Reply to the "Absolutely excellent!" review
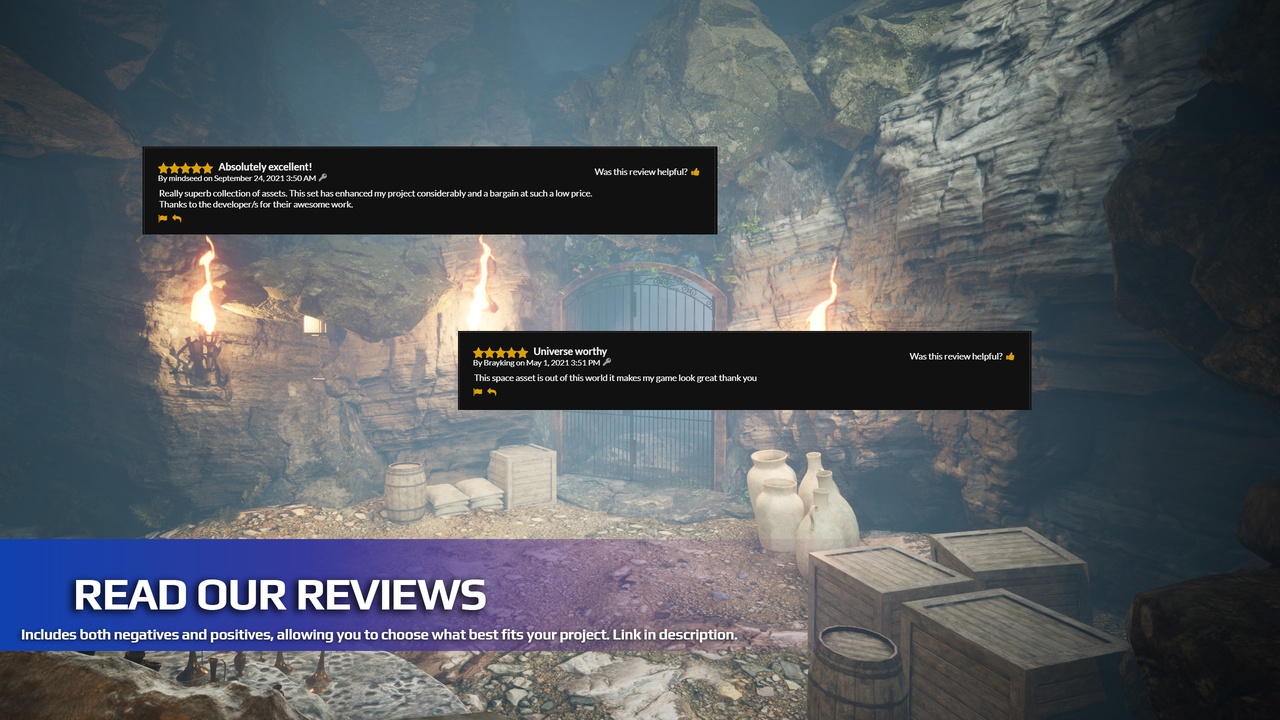This screenshot has width=1280, height=720. click(x=177, y=218)
